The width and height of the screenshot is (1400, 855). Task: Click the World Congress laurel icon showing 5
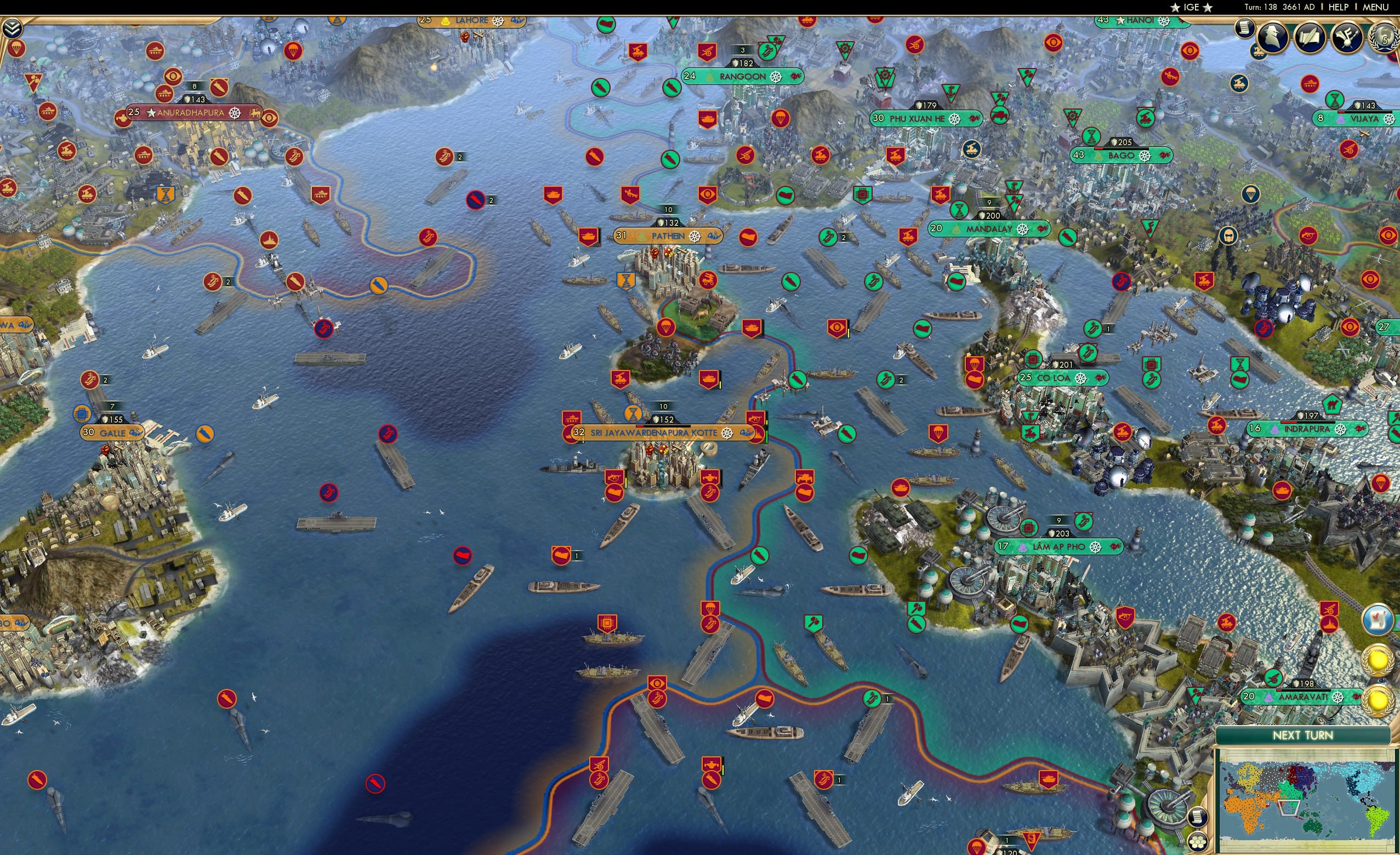pyautogui.click(x=1385, y=38)
